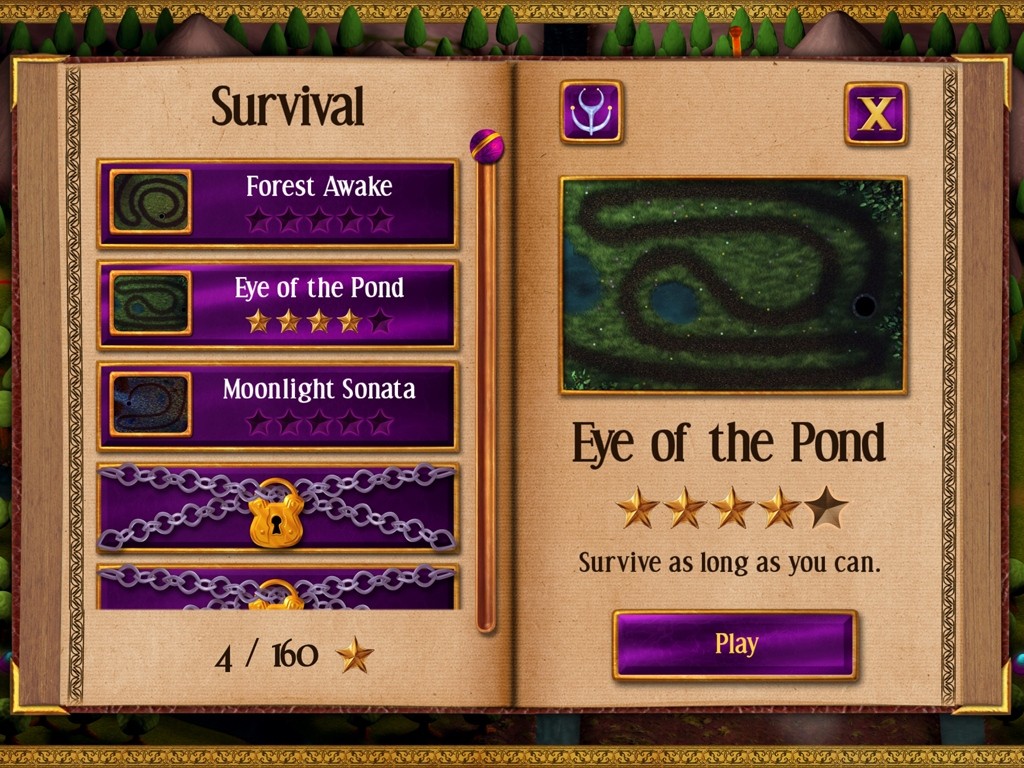Image resolution: width=1024 pixels, height=768 pixels.
Task: Click the Play button
Action: [x=735, y=645]
